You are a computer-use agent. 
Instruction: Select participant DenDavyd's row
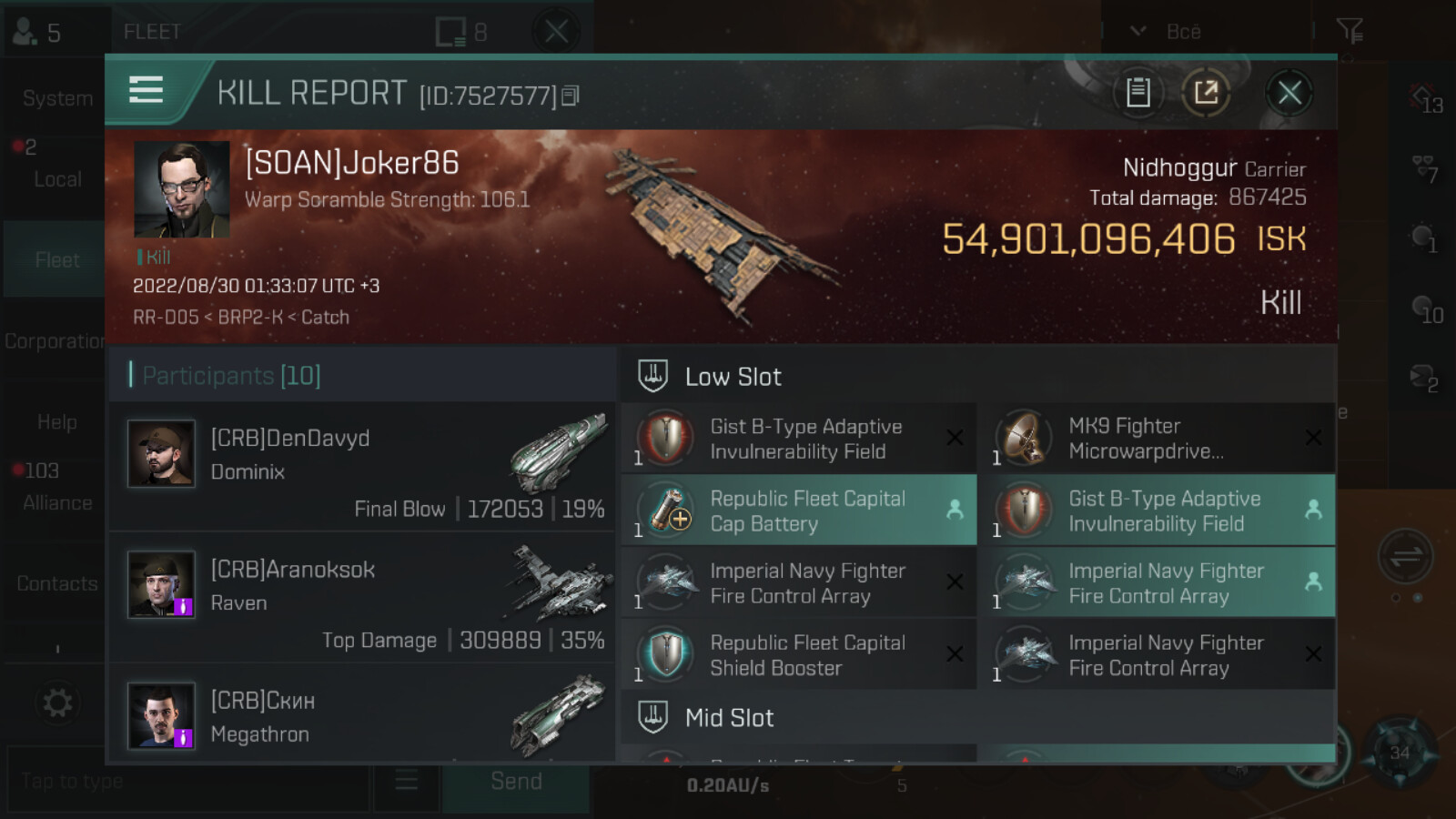coord(362,467)
